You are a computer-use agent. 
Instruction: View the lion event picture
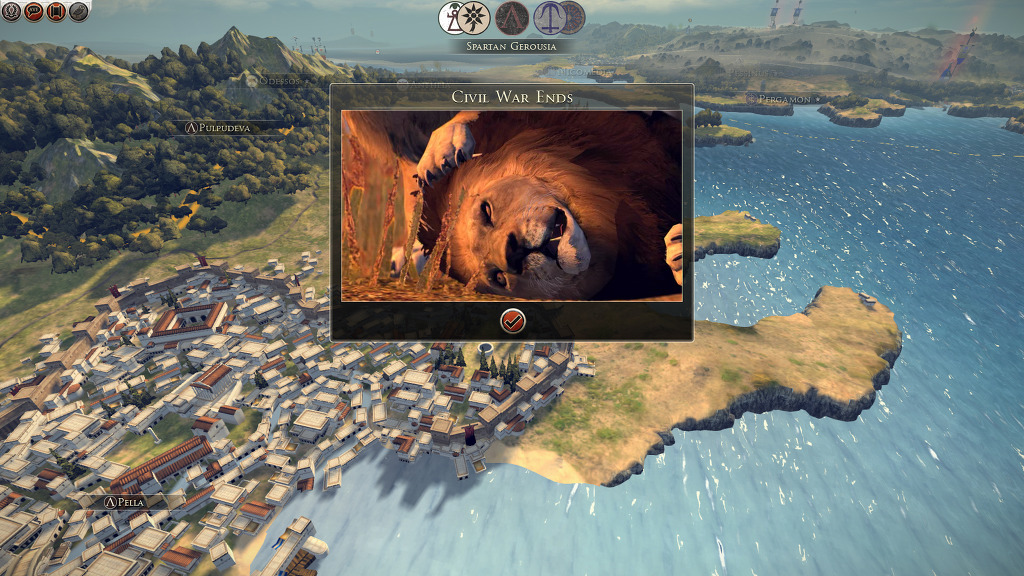[512, 205]
